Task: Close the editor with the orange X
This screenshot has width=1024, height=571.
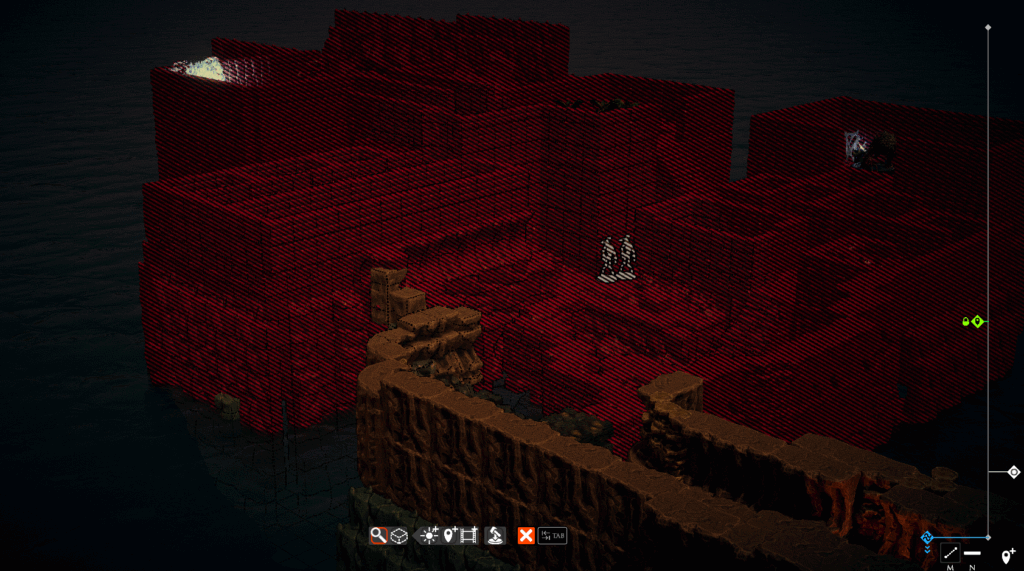Action: pyautogui.click(x=525, y=536)
